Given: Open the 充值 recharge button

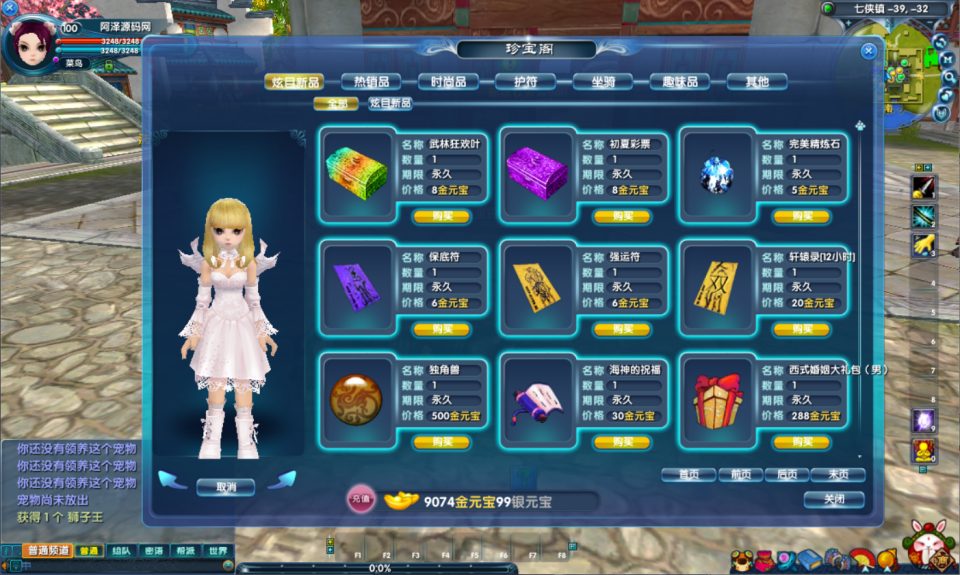Looking at the screenshot, I should 360,497.
